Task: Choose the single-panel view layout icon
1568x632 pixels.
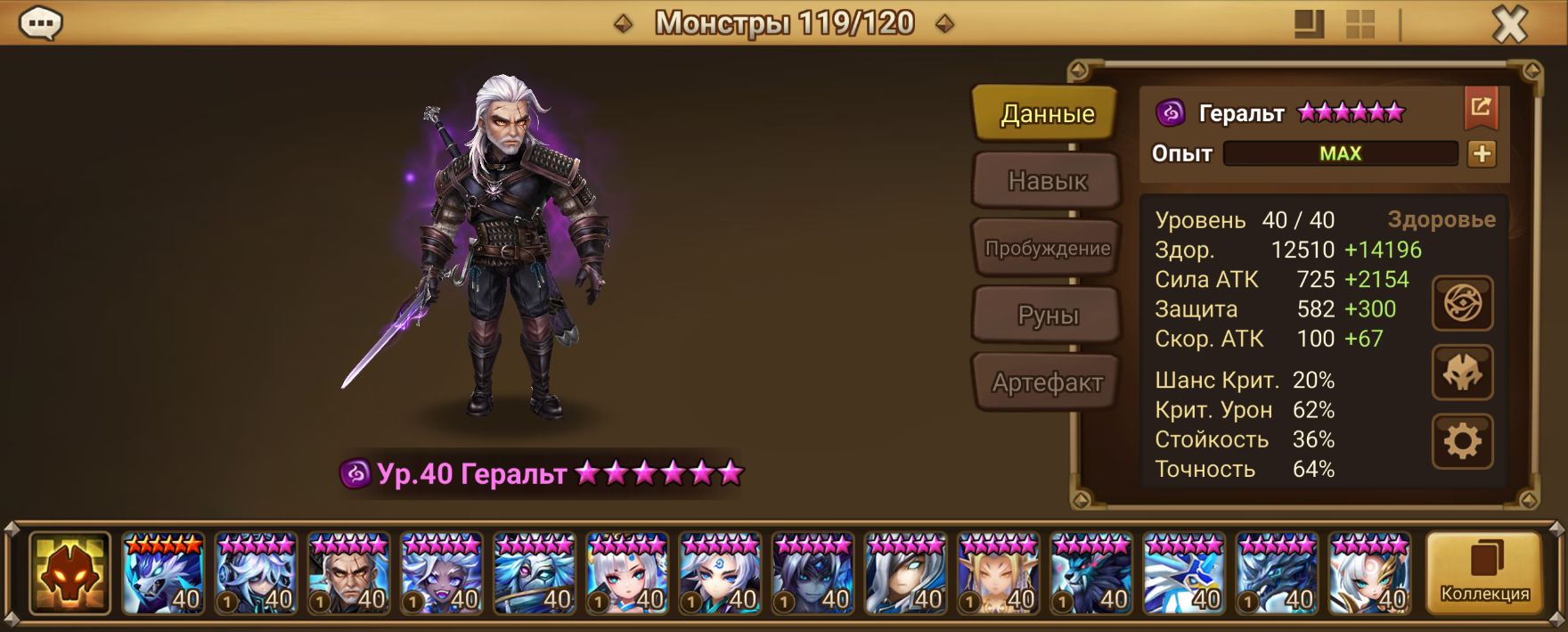Action: [1309, 25]
